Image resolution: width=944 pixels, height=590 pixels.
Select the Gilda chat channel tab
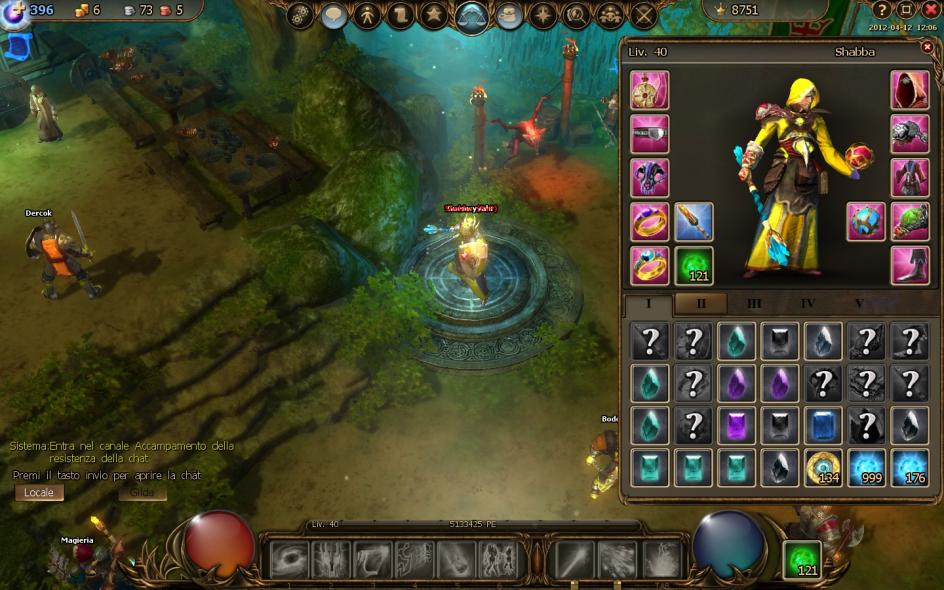click(x=142, y=493)
